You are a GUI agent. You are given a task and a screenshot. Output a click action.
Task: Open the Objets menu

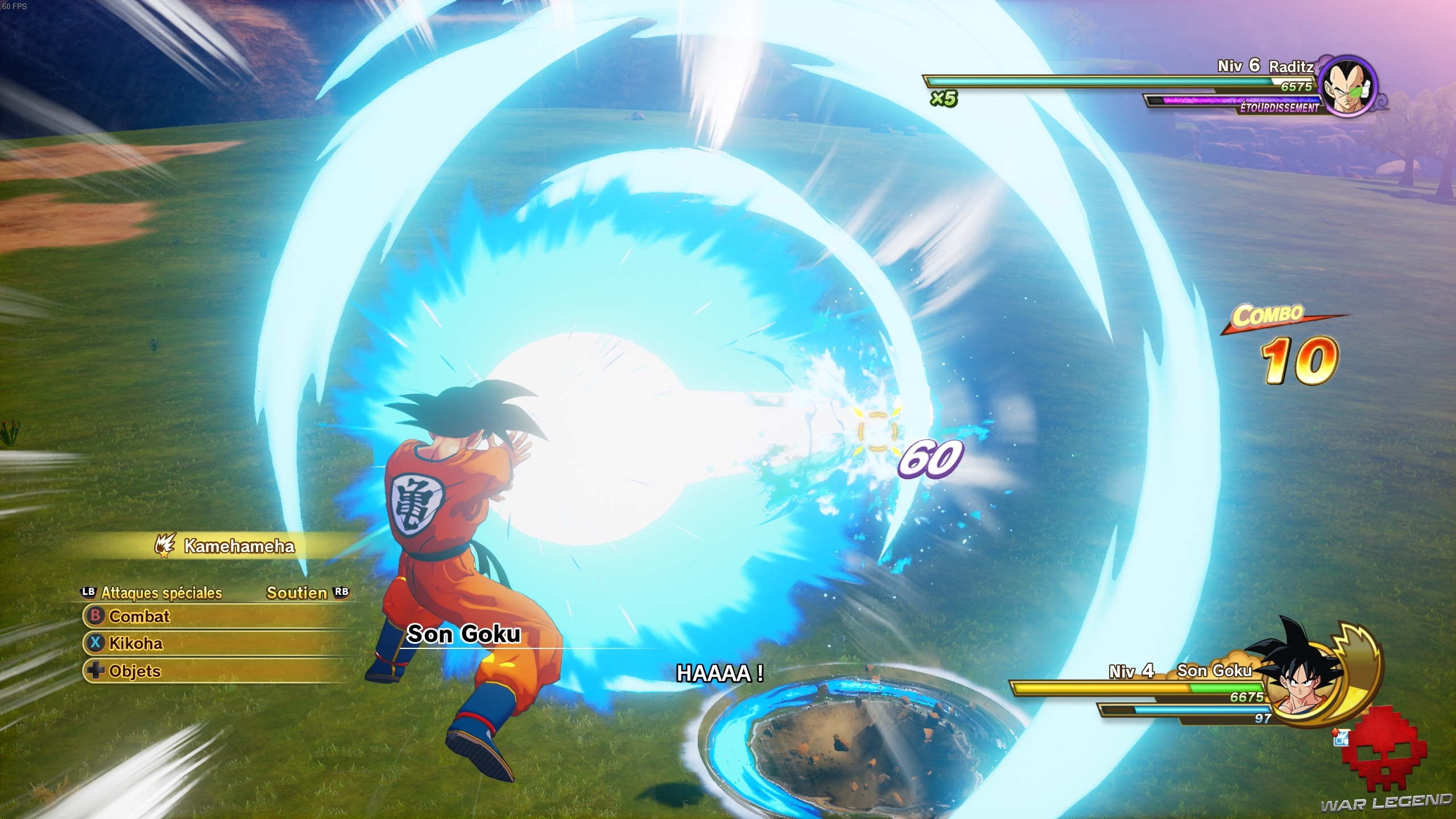[135, 671]
